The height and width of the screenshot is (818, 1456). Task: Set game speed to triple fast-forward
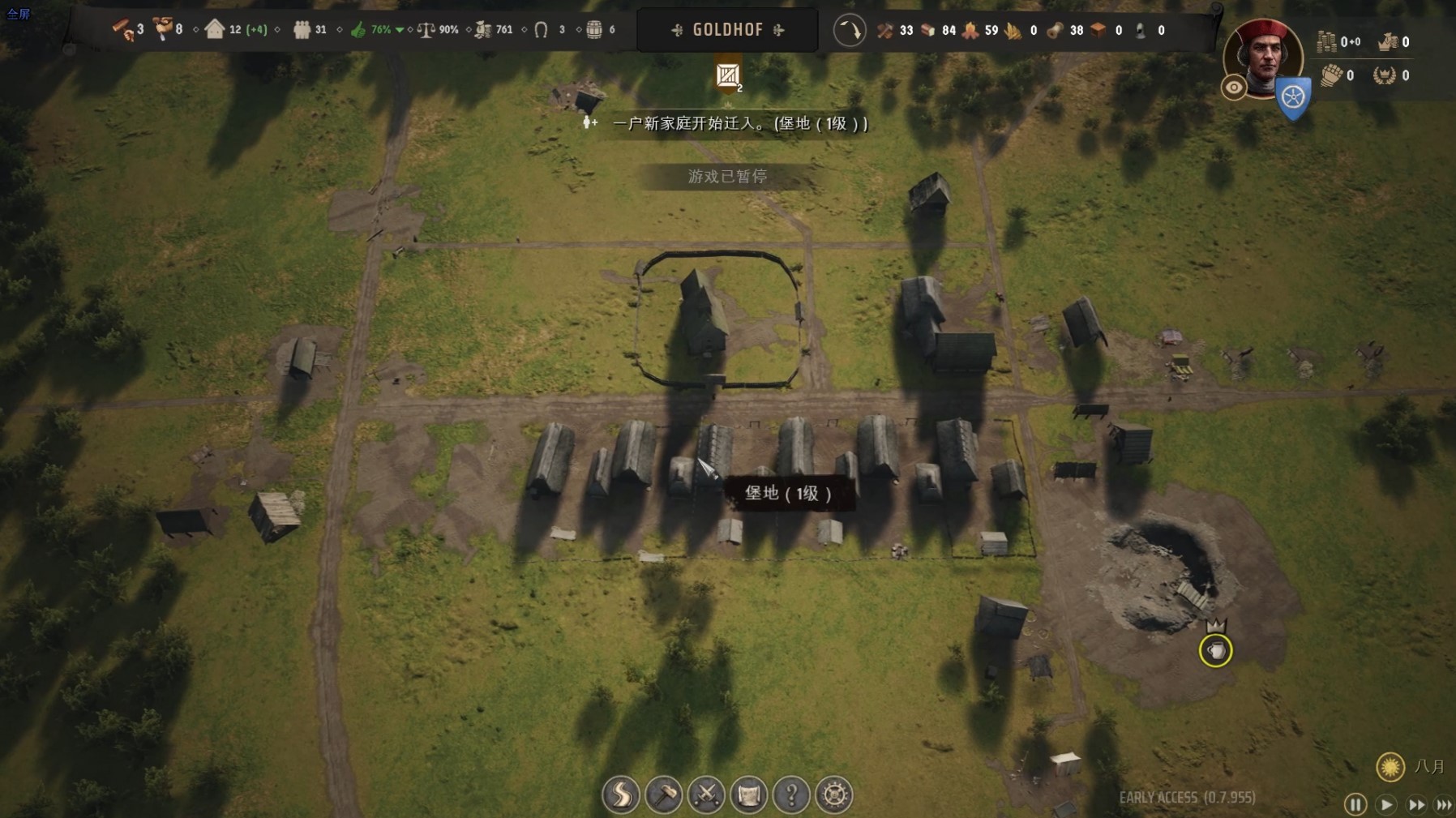(x=1444, y=804)
